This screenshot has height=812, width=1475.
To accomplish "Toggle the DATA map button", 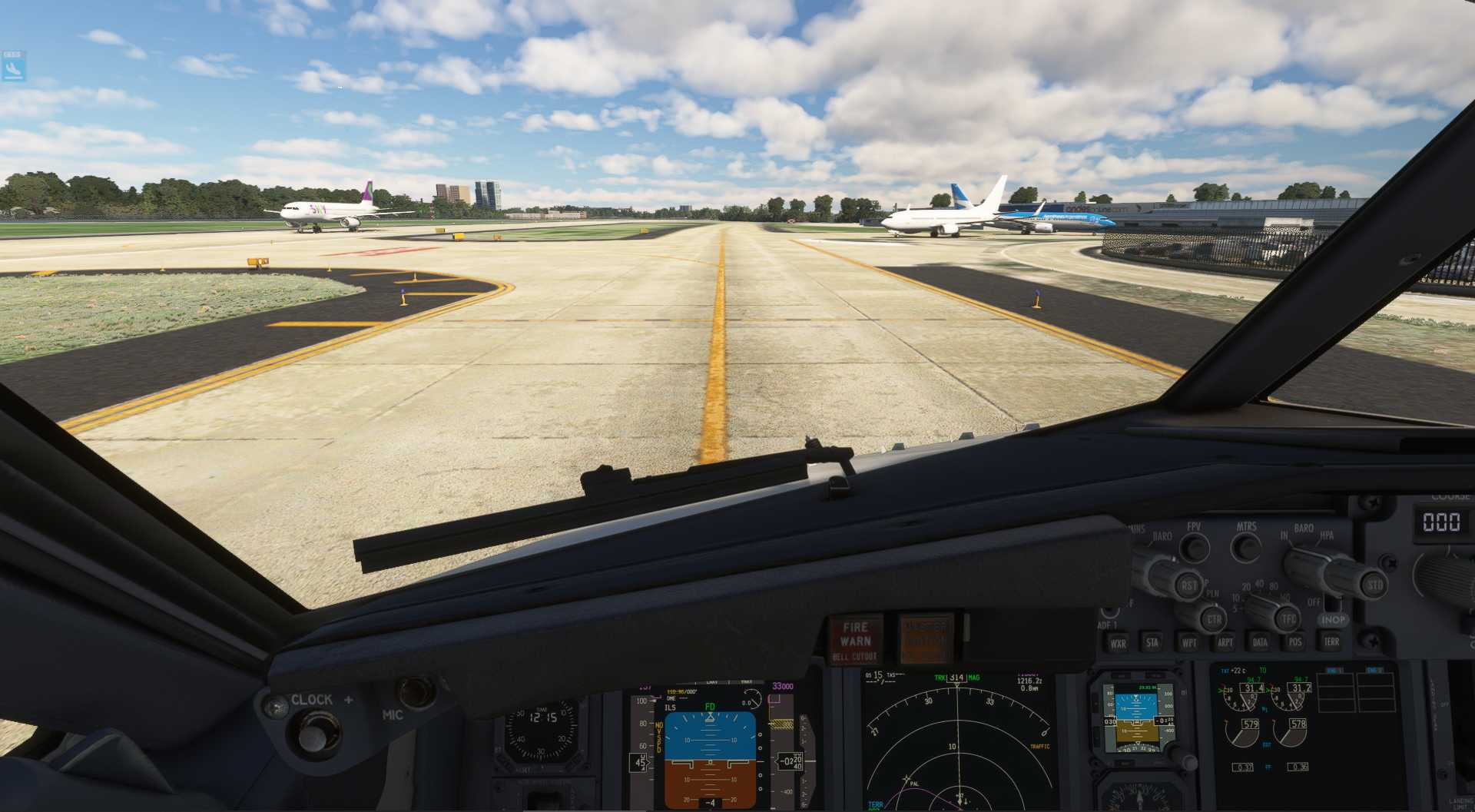I will click(1260, 642).
